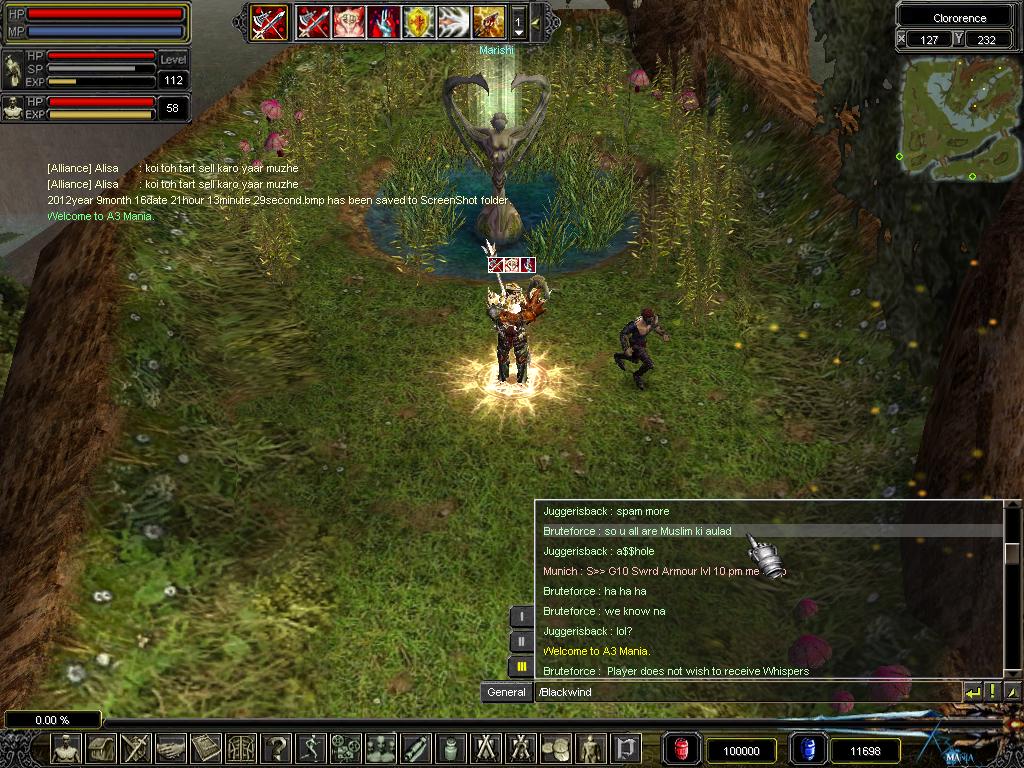1024x768 pixels.
Task: Open the General chat channel selector
Action: coord(506,692)
